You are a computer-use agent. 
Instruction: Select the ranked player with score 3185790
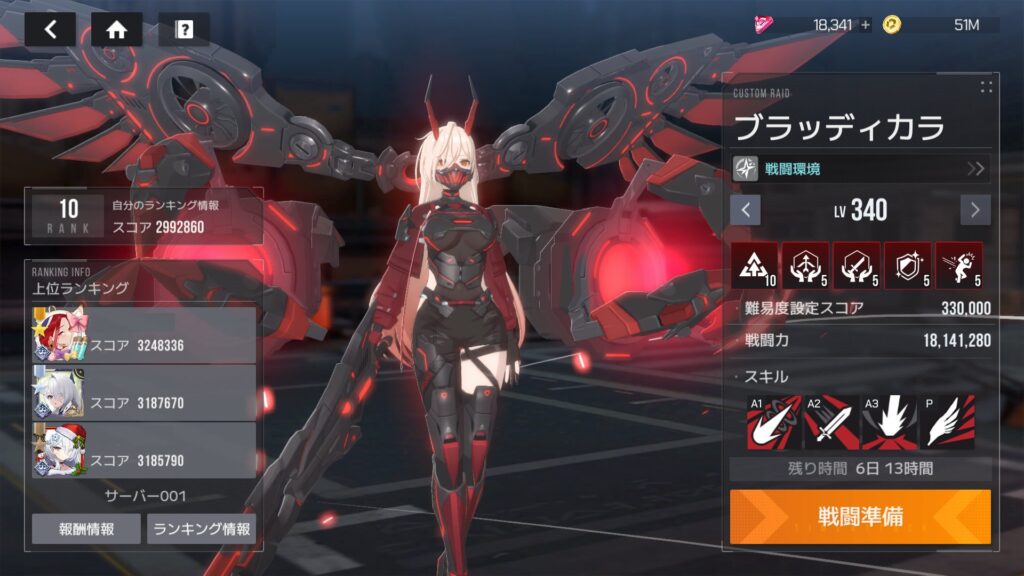[x=145, y=451]
